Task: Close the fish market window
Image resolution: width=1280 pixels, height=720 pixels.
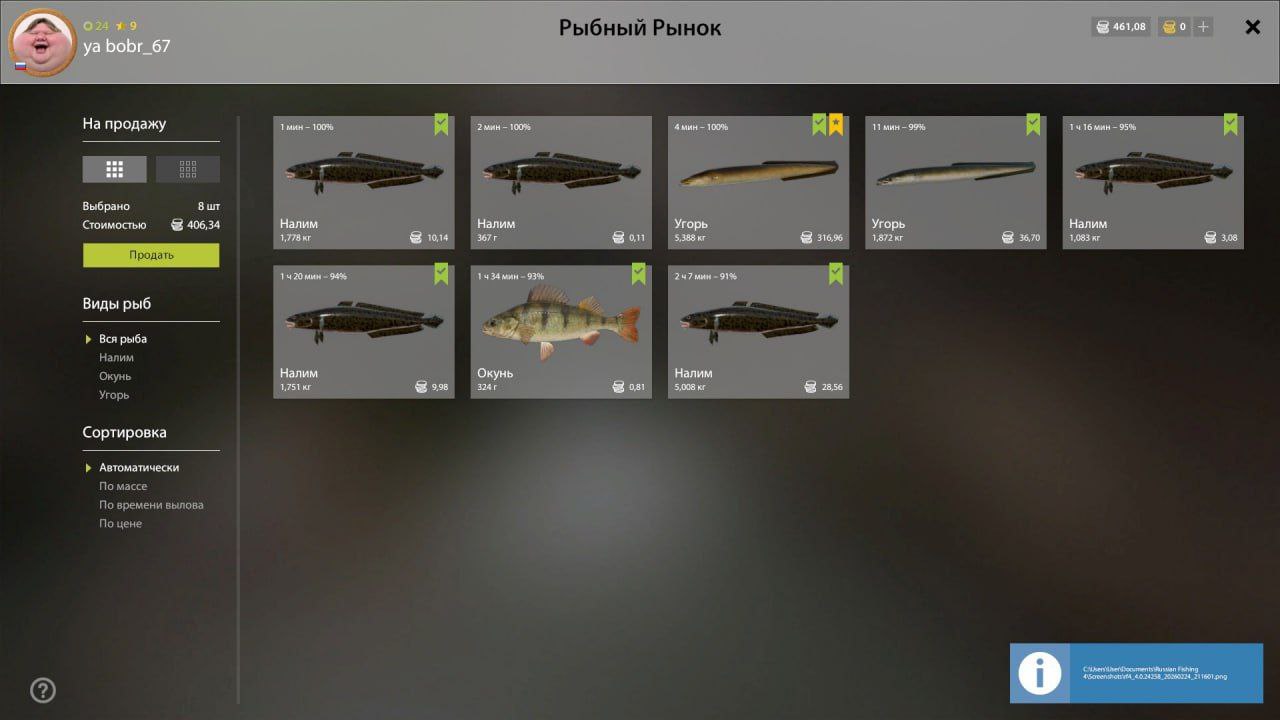Action: [1252, 27]
